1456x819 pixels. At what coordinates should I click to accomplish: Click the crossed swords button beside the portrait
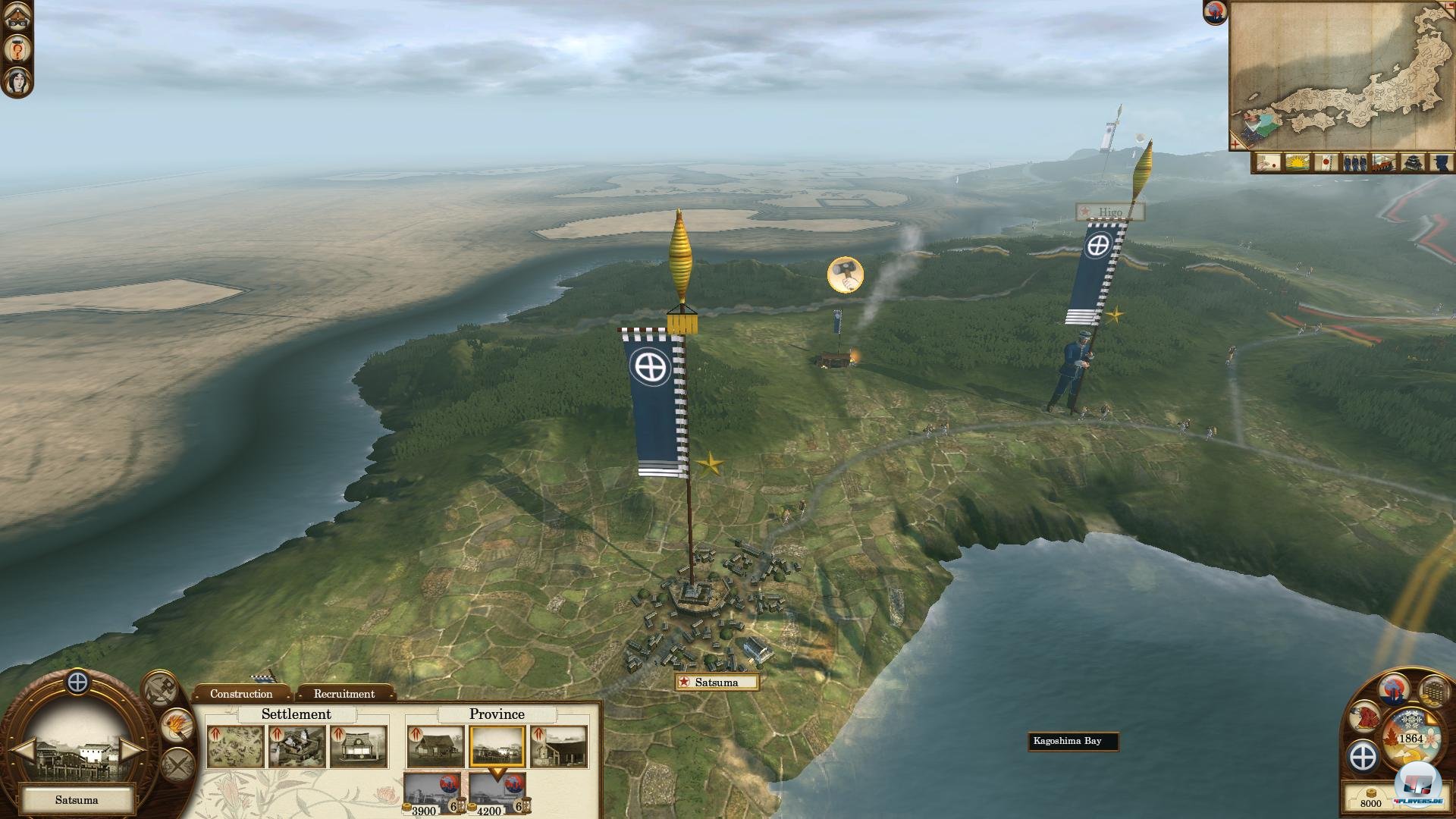pyautogui.click(x=177, y=764)
